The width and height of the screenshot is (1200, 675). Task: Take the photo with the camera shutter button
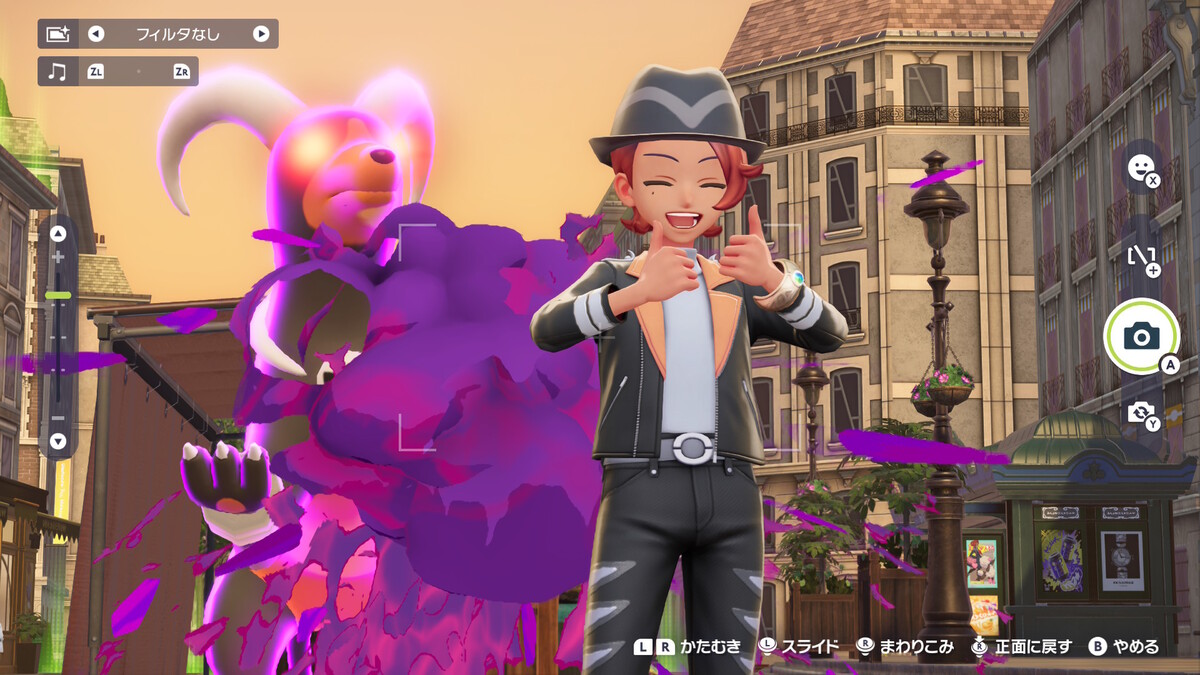click(x=1141, y=336)
